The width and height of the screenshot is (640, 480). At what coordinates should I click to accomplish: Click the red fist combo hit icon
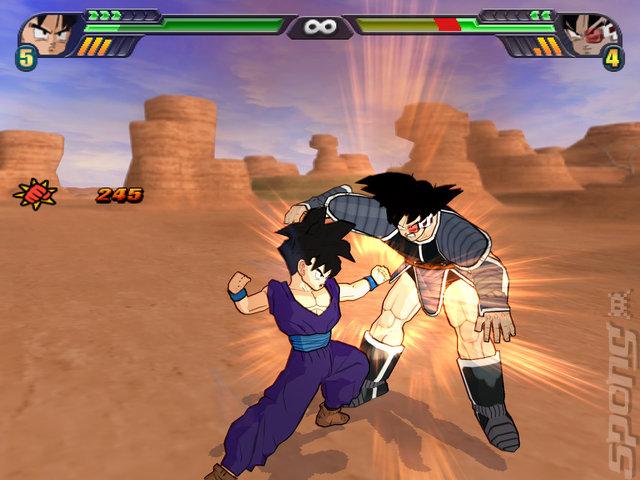pos(34,193)
